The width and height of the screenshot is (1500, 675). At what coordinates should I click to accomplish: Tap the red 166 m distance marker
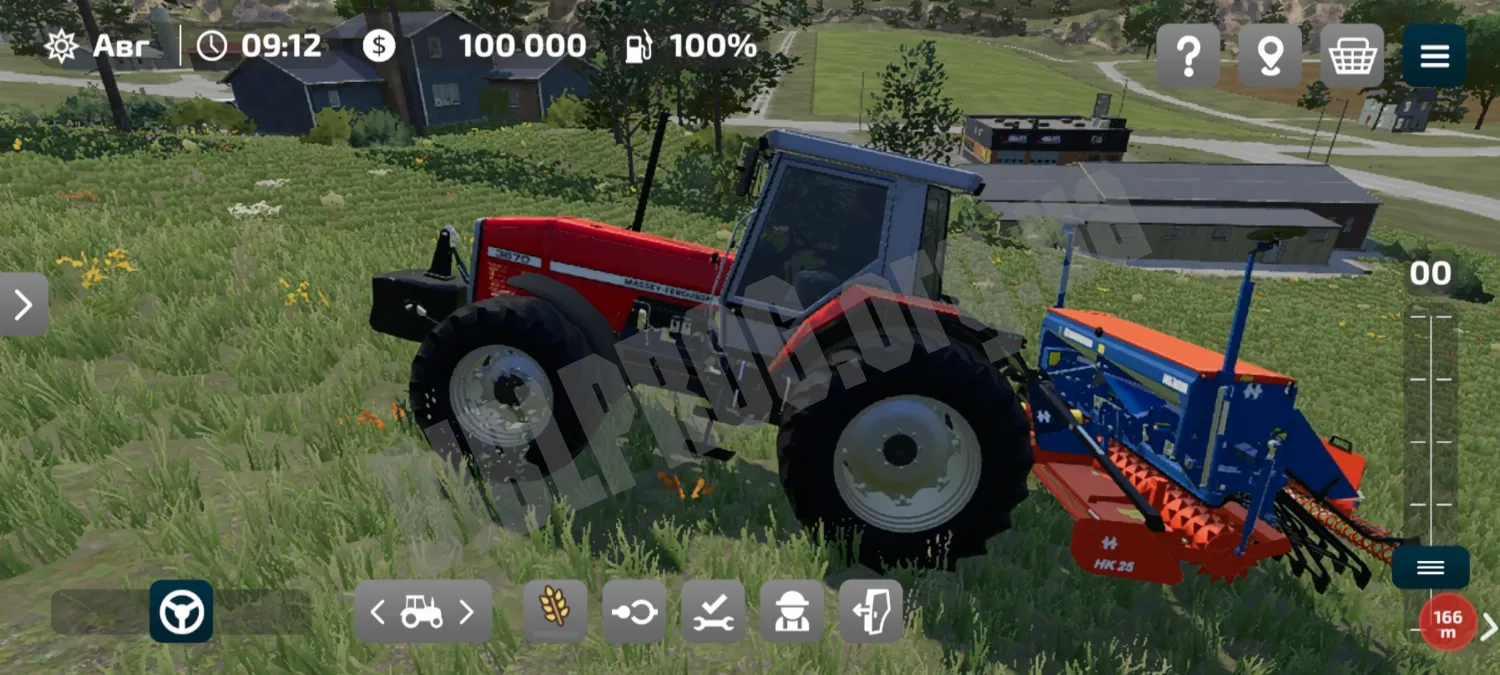coord(1447,623)
